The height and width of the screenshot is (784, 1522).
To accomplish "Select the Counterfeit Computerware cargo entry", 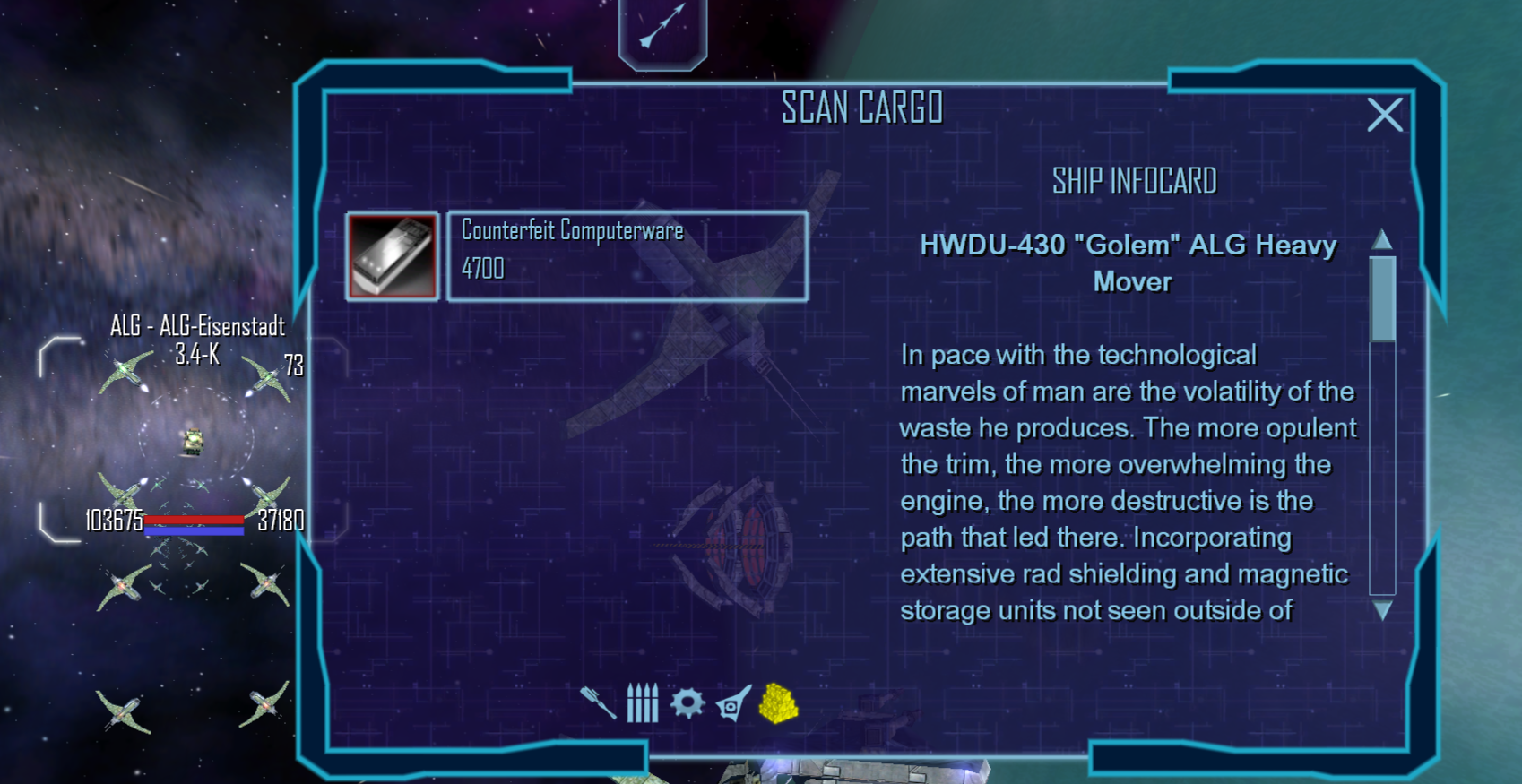I will click(627, 256).
